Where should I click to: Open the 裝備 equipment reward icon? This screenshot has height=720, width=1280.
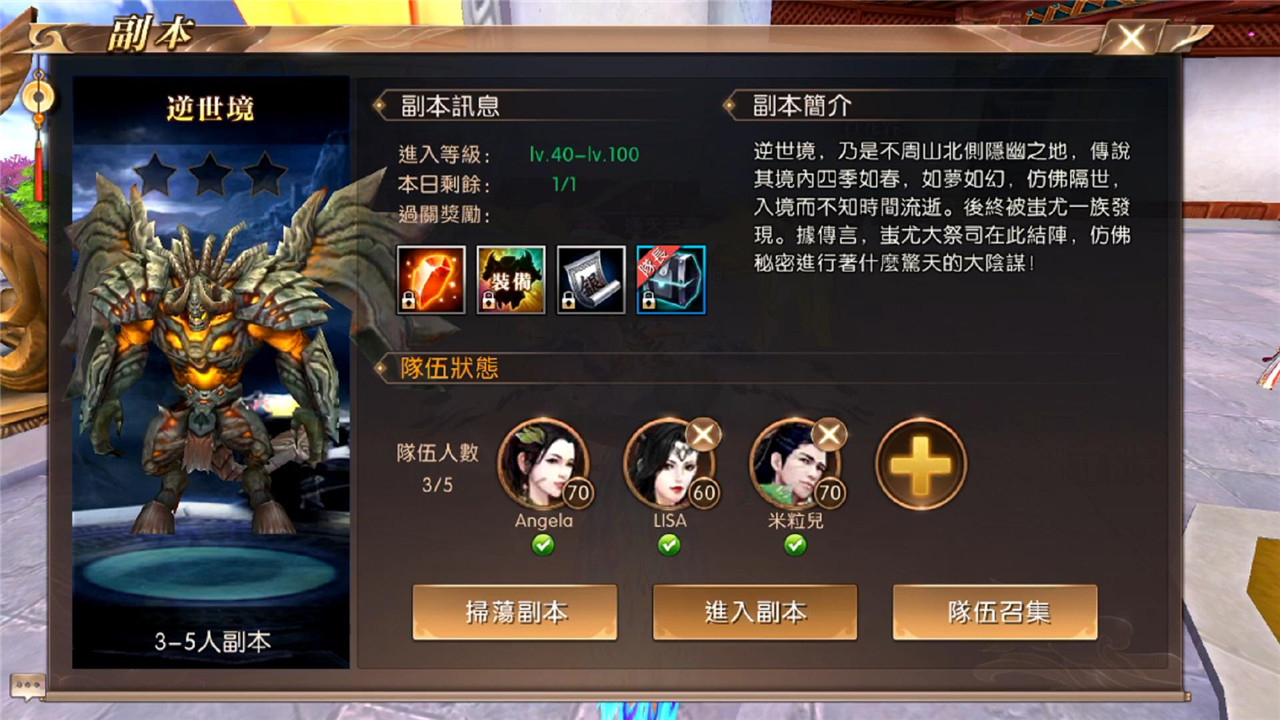[x=510, y=279]
